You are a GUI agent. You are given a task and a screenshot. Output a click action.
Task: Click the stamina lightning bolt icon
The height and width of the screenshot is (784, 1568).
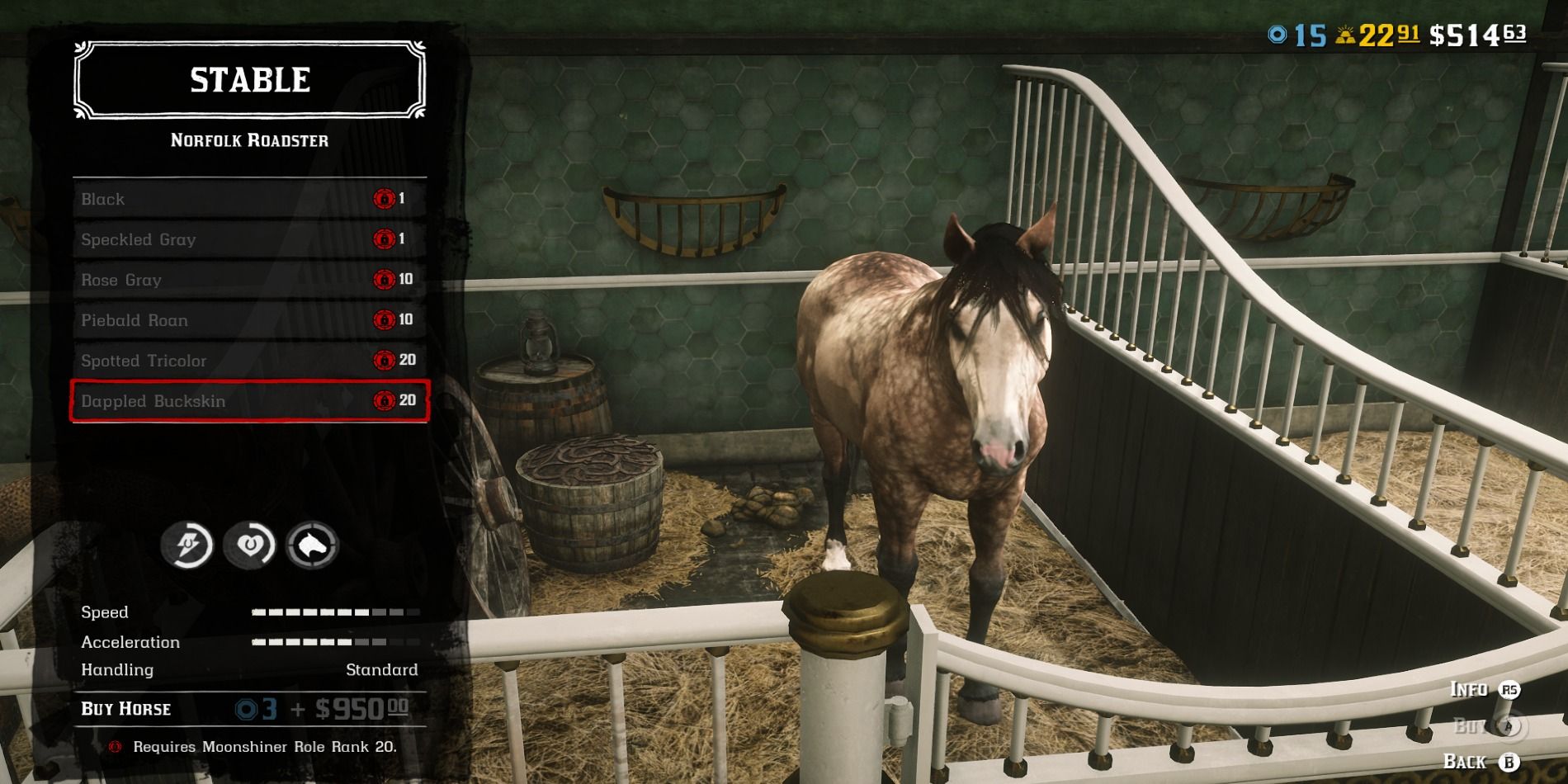point(187,545)
